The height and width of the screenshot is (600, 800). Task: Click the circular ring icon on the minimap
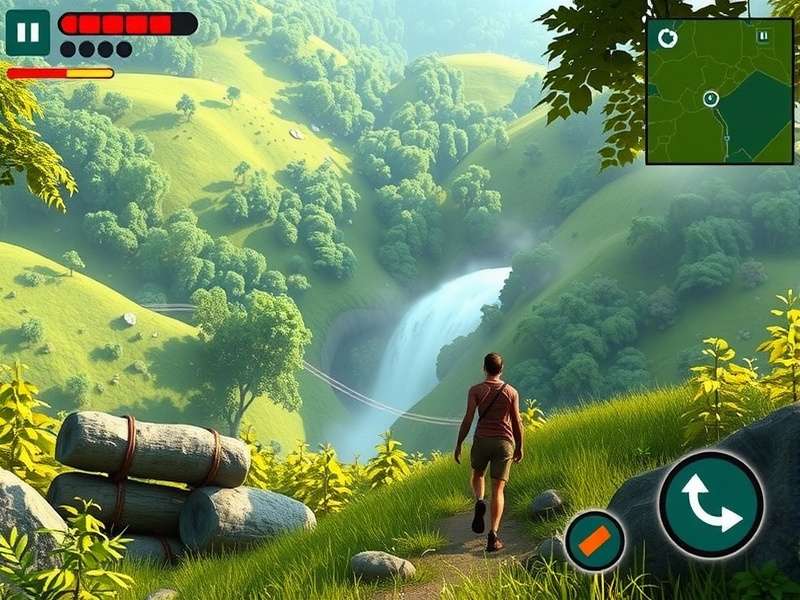tap(668, 38)
